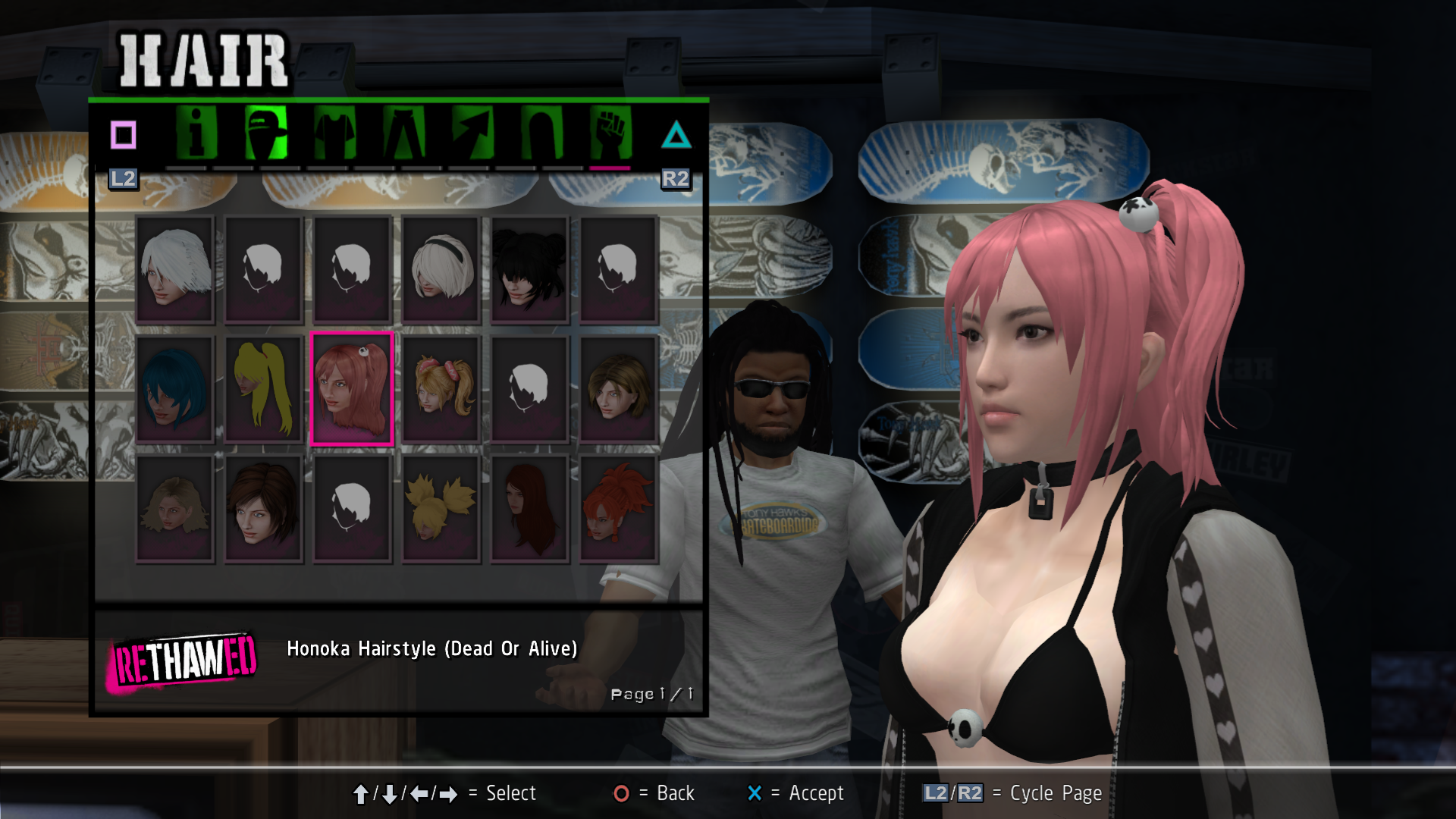
Task: Select the wavy dirty-blonde hairstyle
Action: [x=175, y=508]
